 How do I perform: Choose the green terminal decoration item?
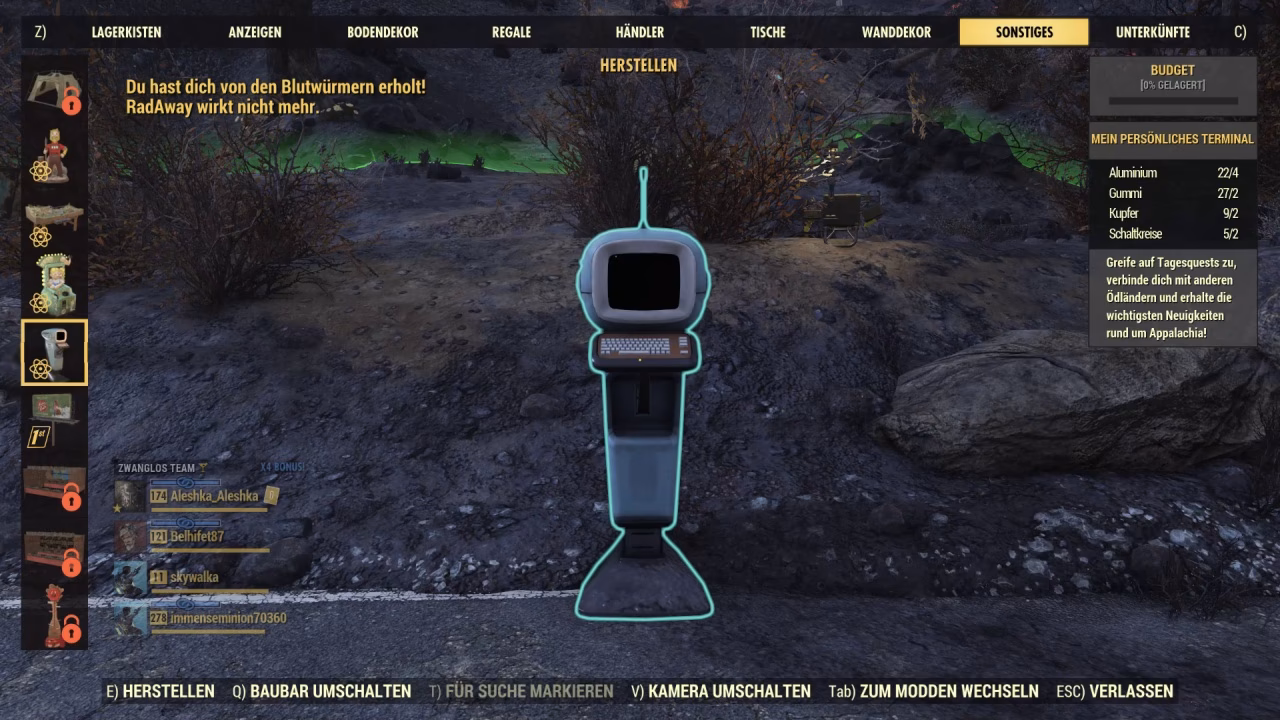tap(54, 282)
